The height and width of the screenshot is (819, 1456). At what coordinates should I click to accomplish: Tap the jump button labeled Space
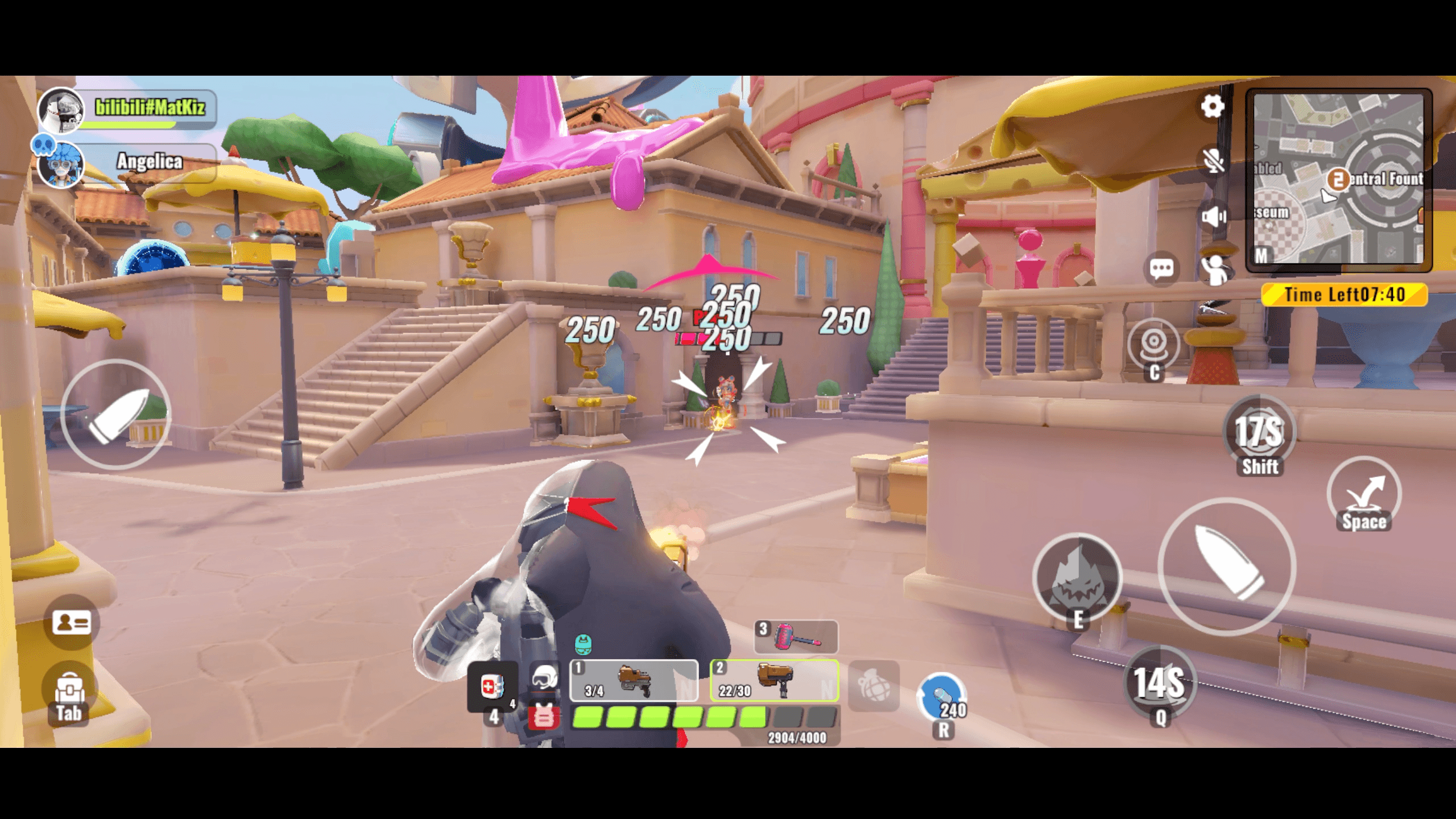pyautogui.click(x=1363, y=493)
